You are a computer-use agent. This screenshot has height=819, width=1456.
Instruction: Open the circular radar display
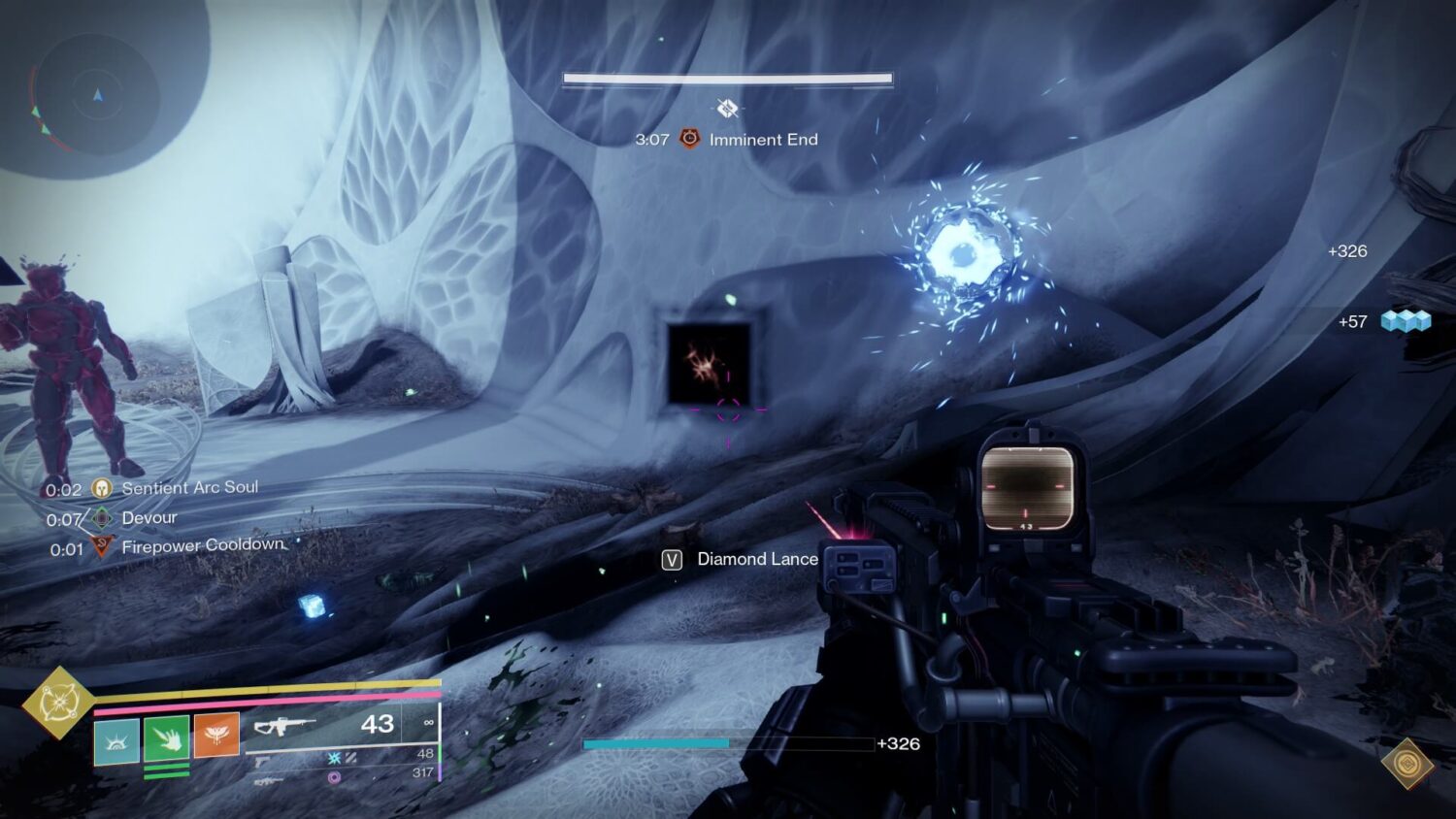[97, 96]
